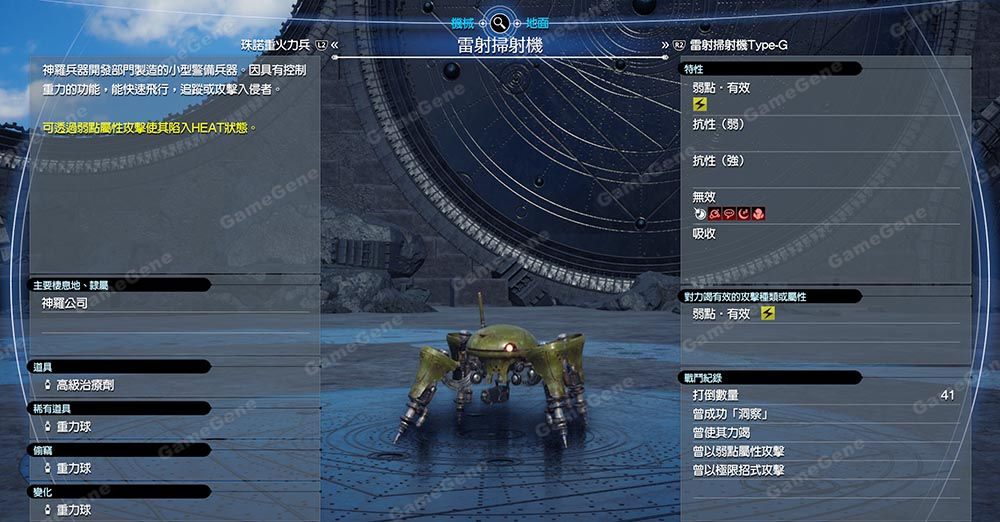Go to previous enemy 珠諾重火力兵
This screenshot has height=522, width=1000.
[x=277, y=45]
